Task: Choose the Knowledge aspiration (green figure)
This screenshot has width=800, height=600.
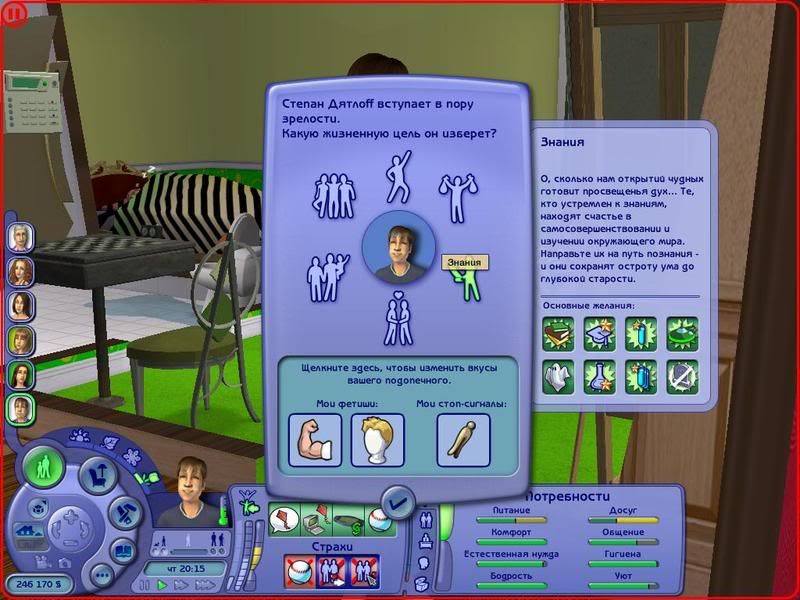Action: coord(467,285)
